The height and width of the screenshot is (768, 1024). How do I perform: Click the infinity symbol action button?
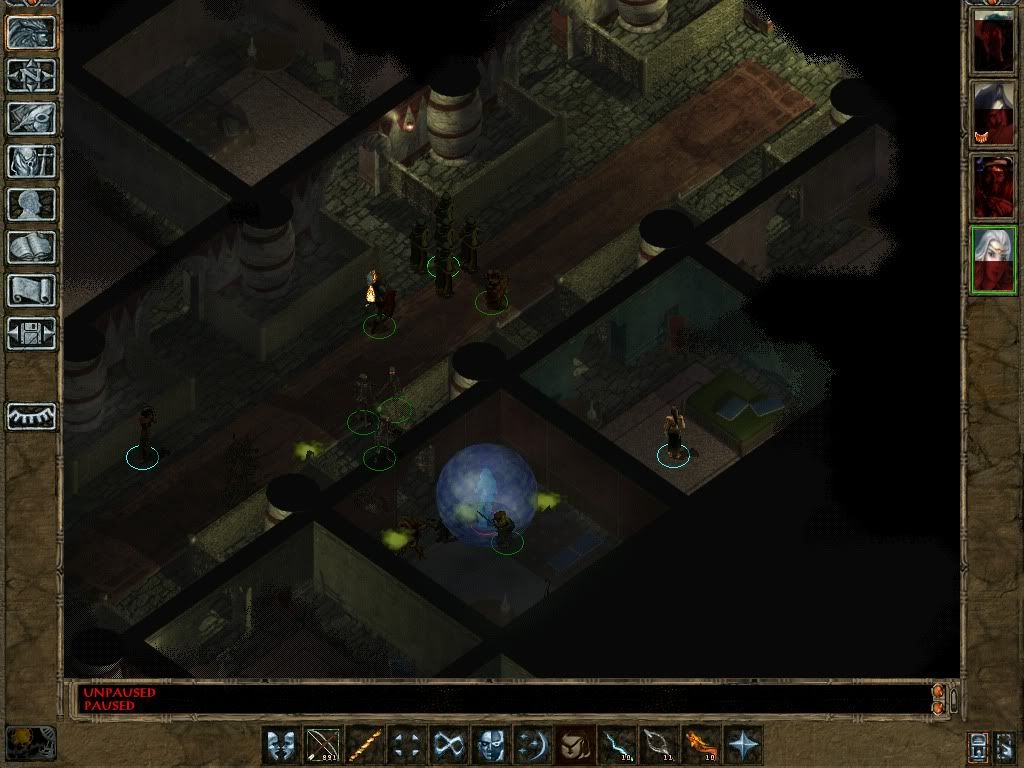pos(449,745)
